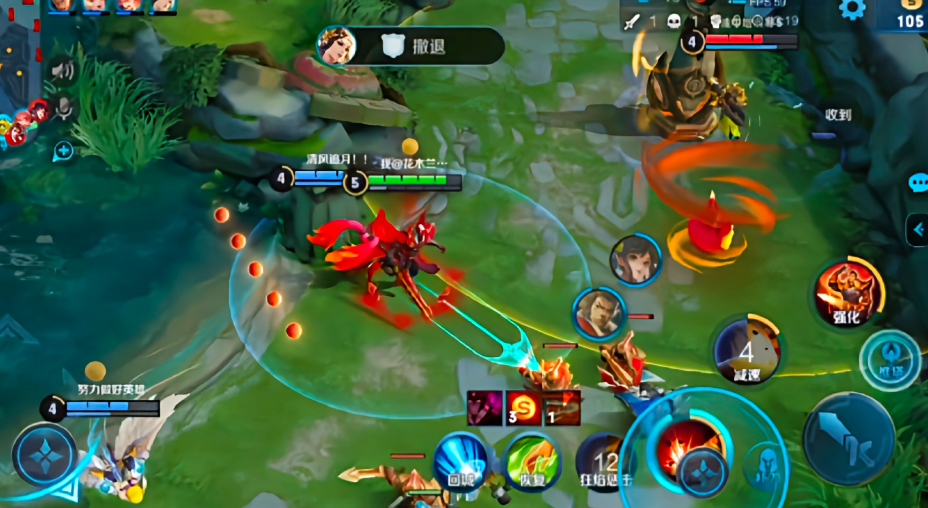Activate the 恢复 heal spell

click(x=531, y=462)
